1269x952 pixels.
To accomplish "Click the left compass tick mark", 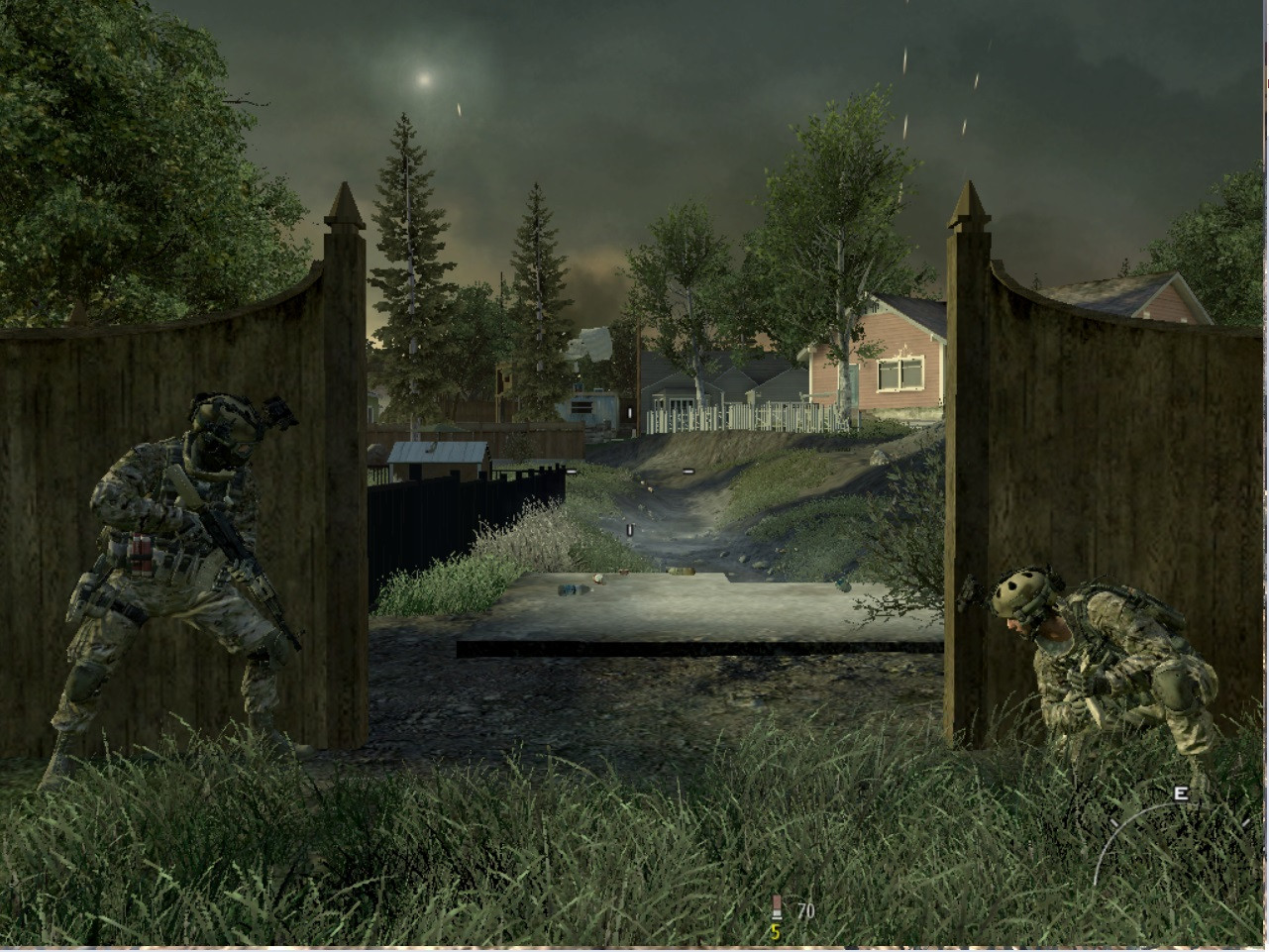I will (x=1114, y=822).
